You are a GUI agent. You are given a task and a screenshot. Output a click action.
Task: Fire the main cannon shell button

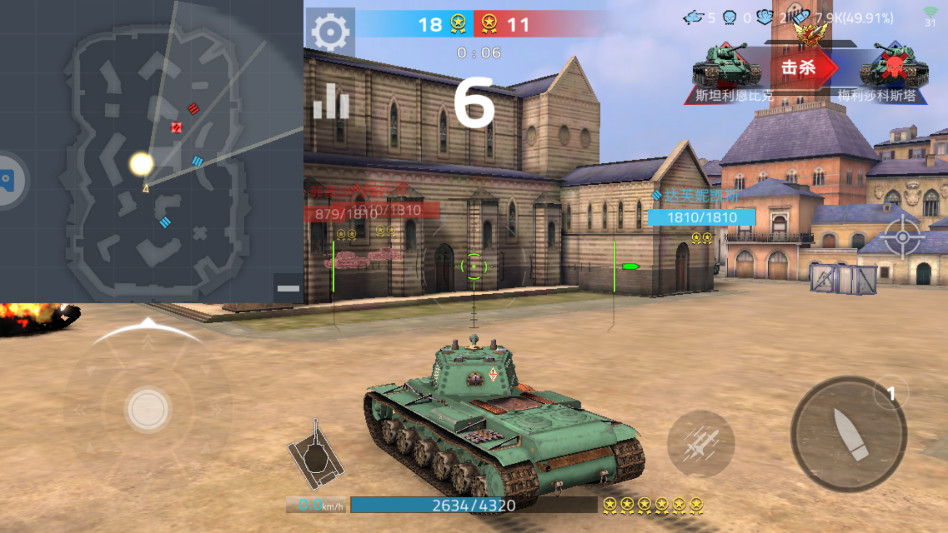click(848, 434)
